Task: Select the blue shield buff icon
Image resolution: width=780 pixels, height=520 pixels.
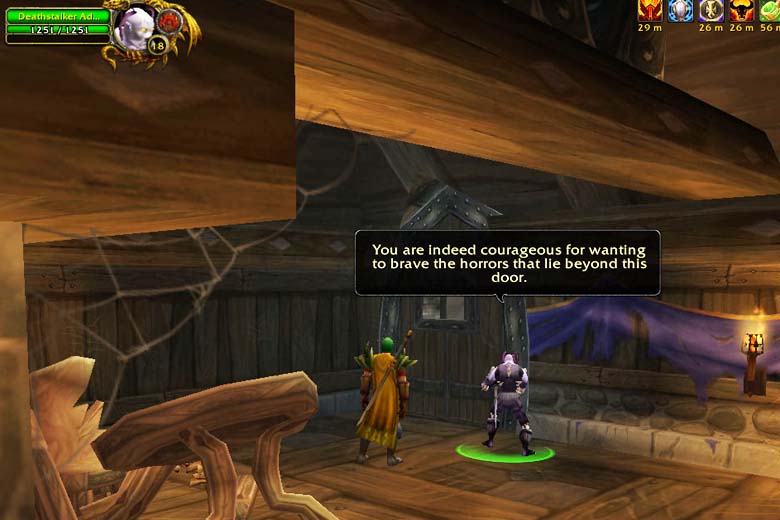Action: pos(681,10)
